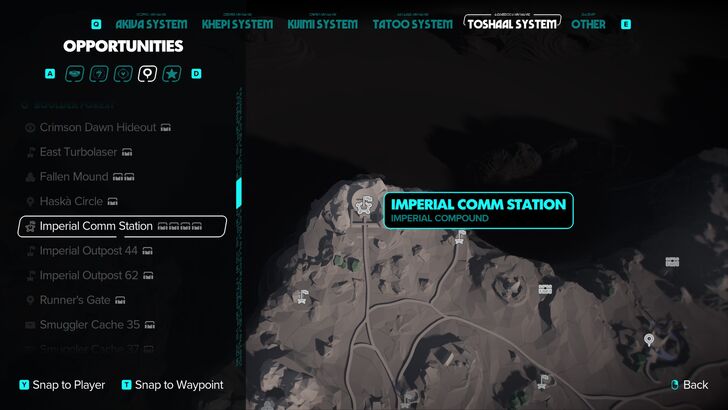Viewport: 728px width, 410px height.
Task: Select Imperial Outpost 62 in the list
Action: coord(88,275)
